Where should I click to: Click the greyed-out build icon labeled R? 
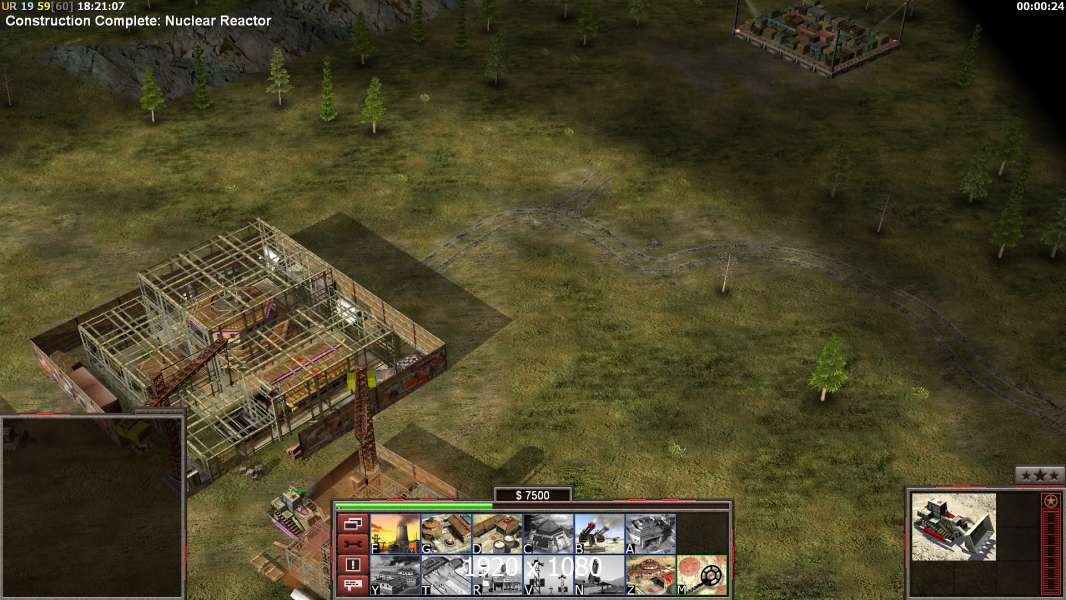click(x=497, y=575)
